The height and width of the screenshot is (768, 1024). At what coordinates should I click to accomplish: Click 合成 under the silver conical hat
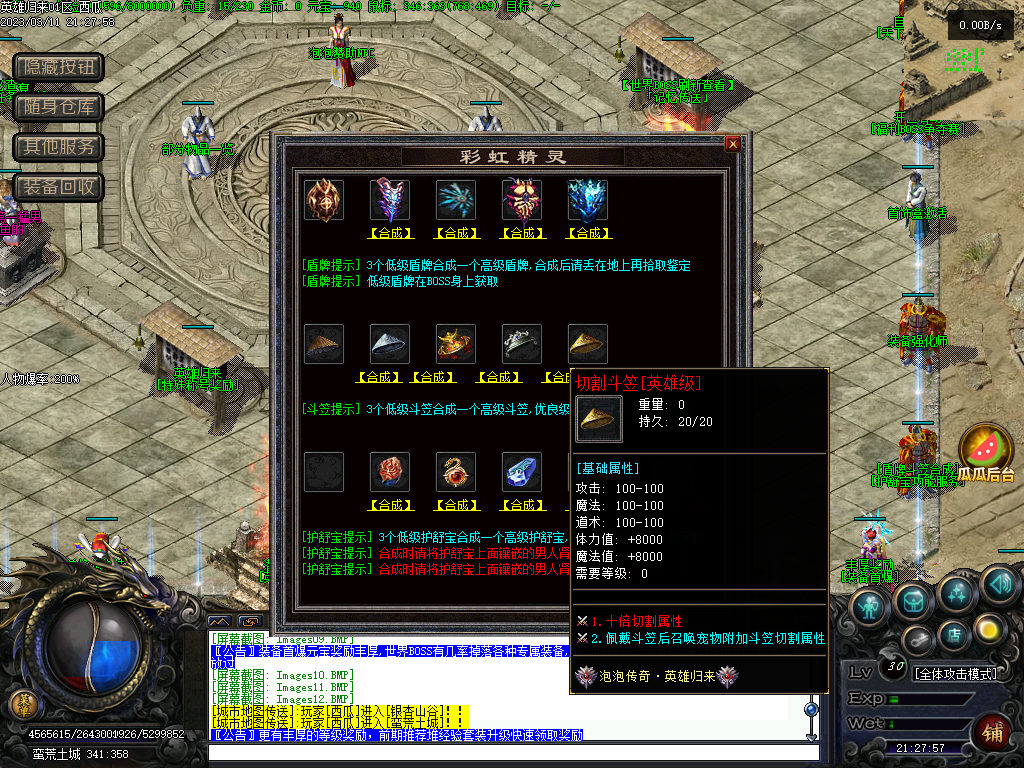380,377
